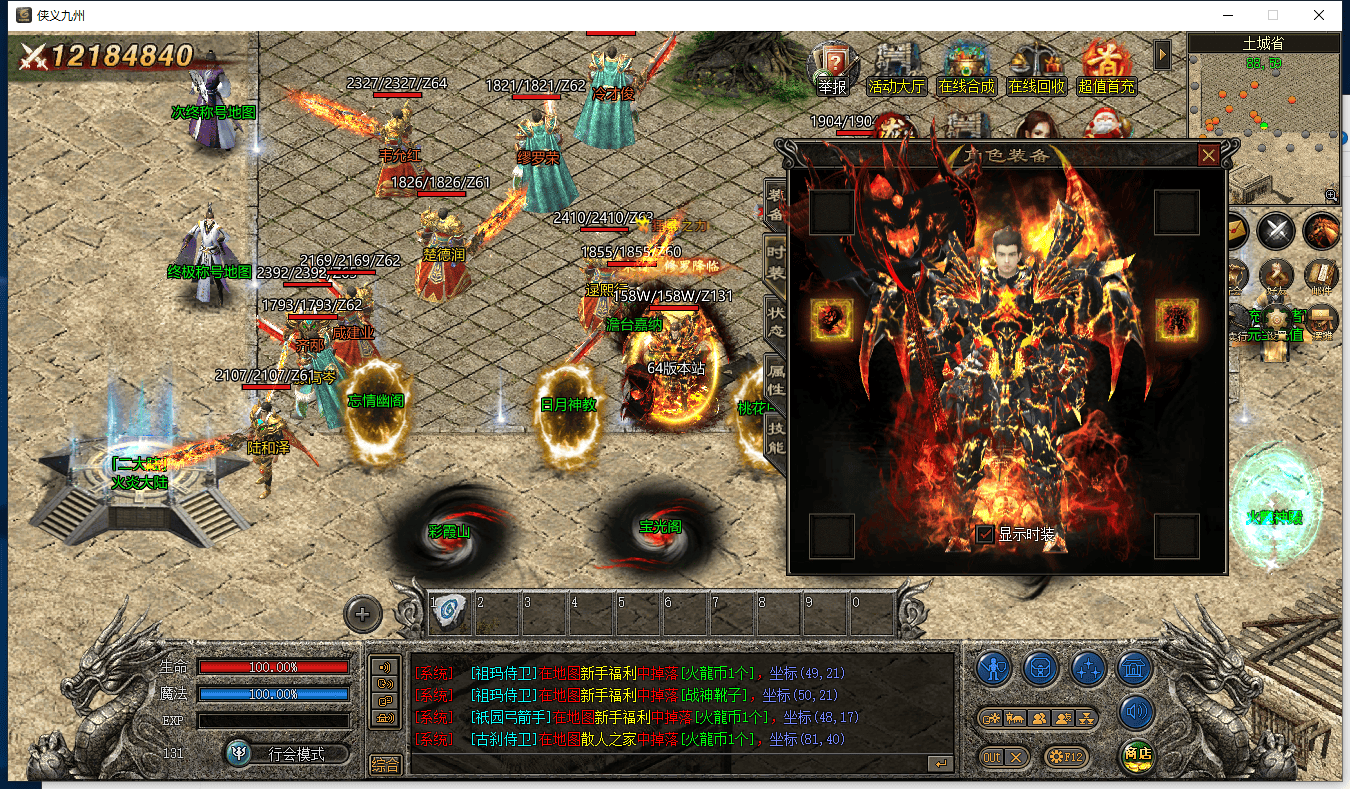The width and height of the screenshot is (1350, 789).
Task: Open the 商店 shop
Action: 1136,754
